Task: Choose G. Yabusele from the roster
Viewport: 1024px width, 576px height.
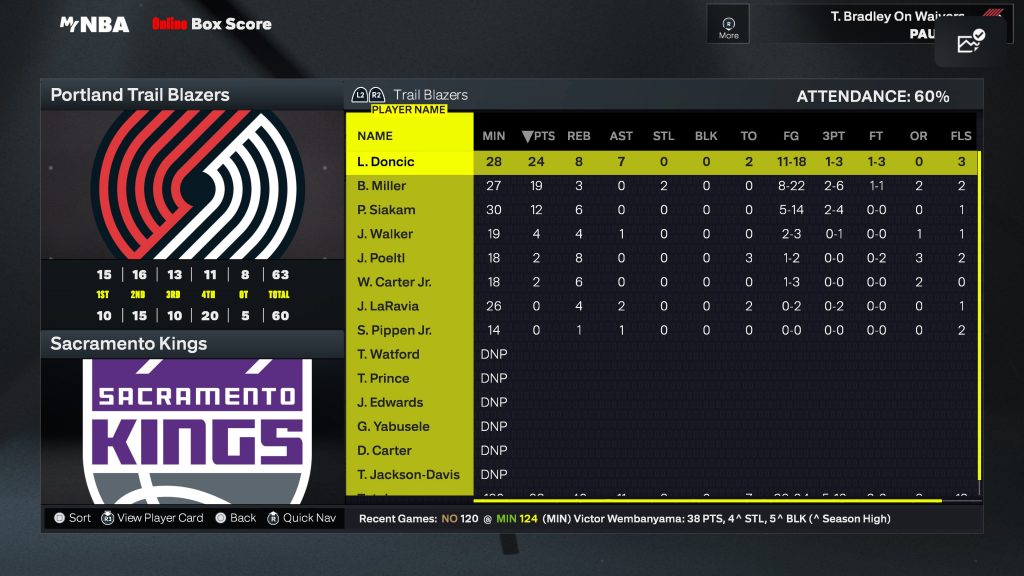Action: [x=393, y=426]
